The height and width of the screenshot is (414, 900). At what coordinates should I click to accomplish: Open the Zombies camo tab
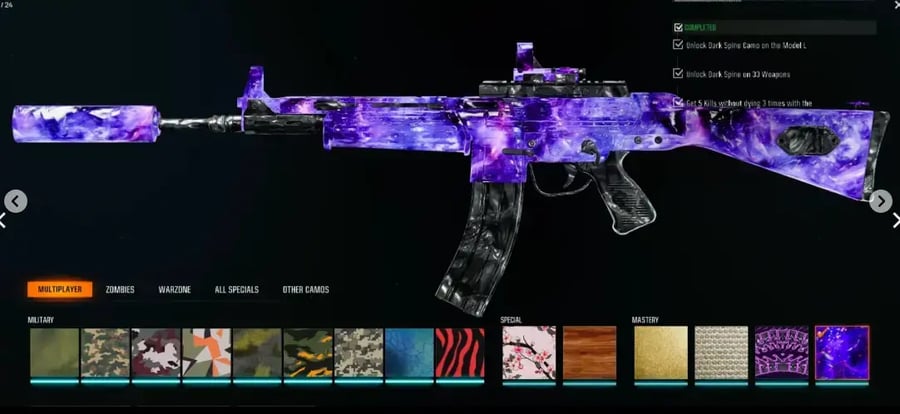[120, 290]
